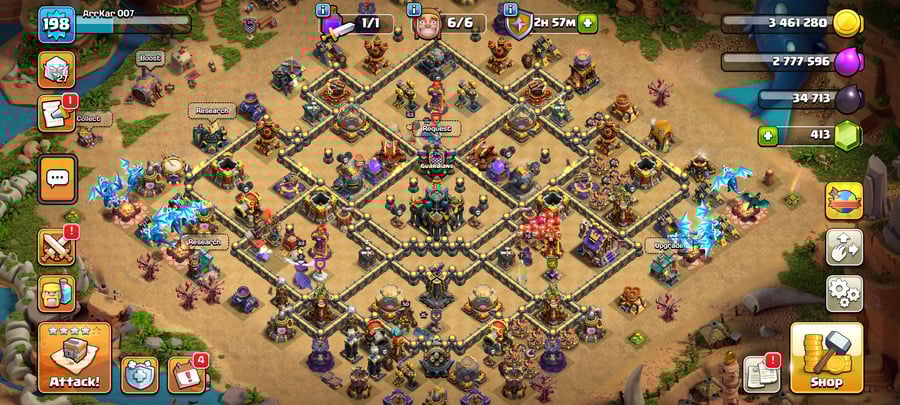Screen dimensions: 900x405
Task: Open the Shop
Action: click(x=826, y=357)
